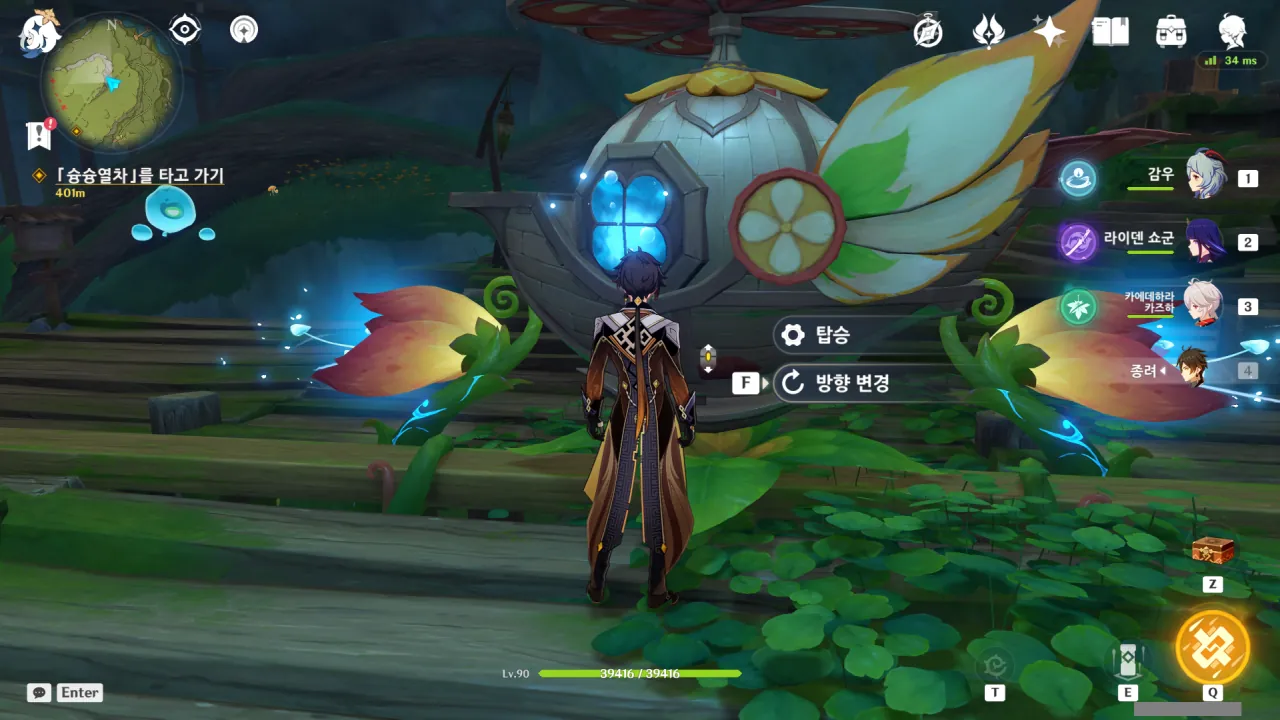Open the compass events icon
Screen dimensions: 1280x720
tap(929, 32)
